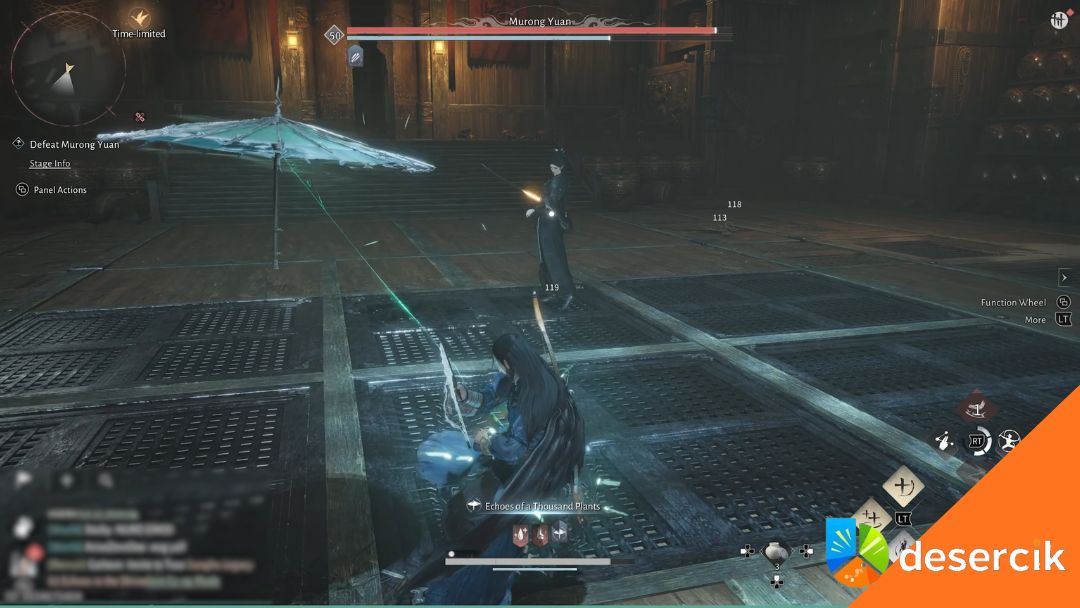Screen dimensions: 1080x608
Task: Select the Defeat Murong Yuan objective
Action: [74, 144]
